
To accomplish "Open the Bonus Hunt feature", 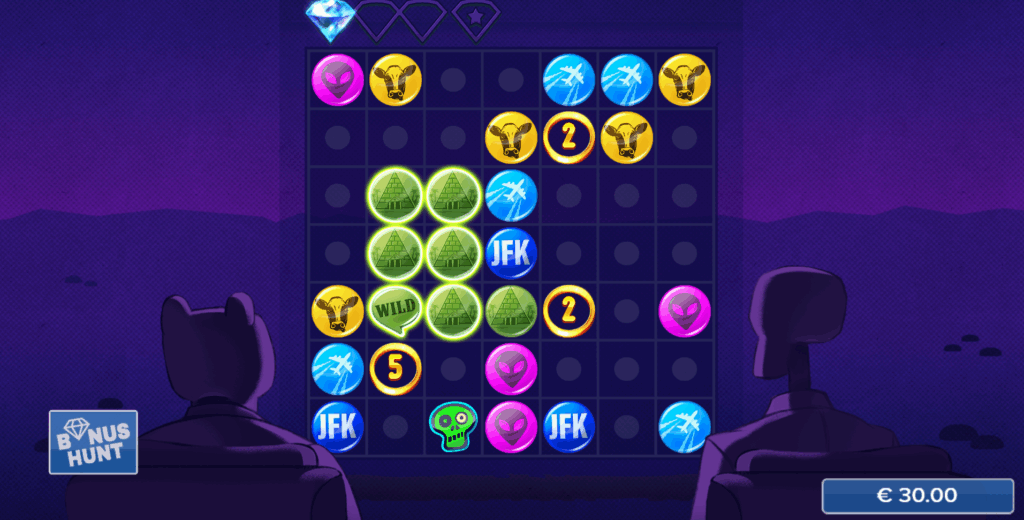I will point(93,442).
